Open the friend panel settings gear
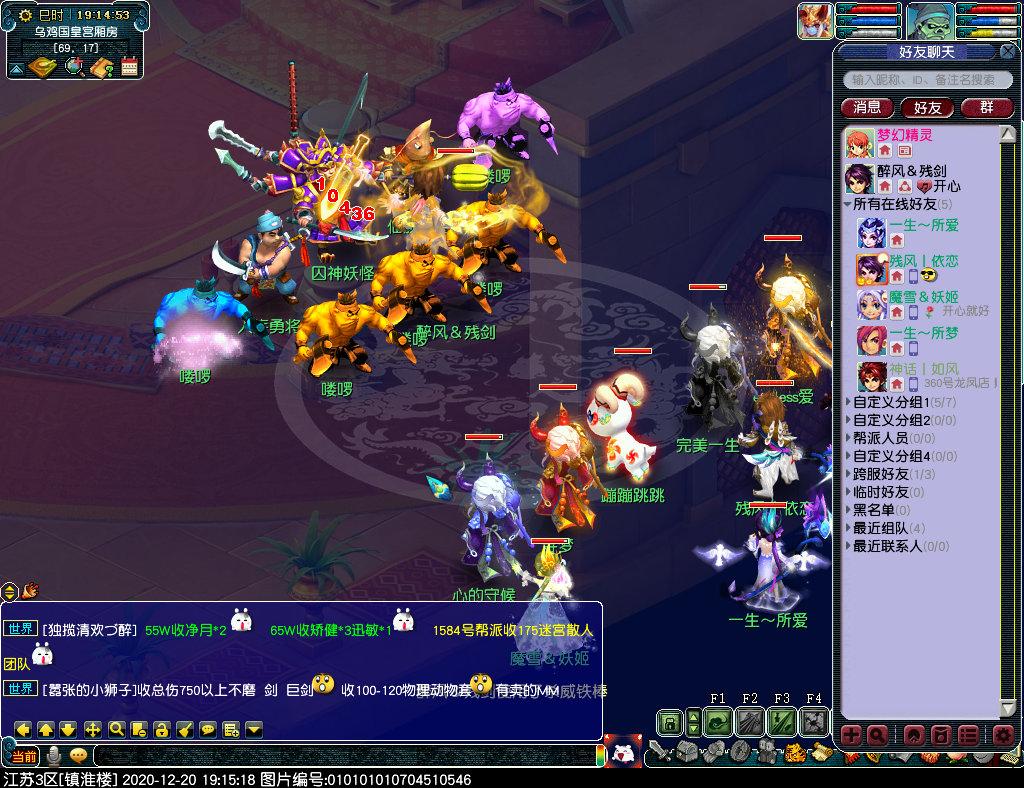Image resolution: width=1024 pixels, height=788 pixels. (x=1003, y=736)
